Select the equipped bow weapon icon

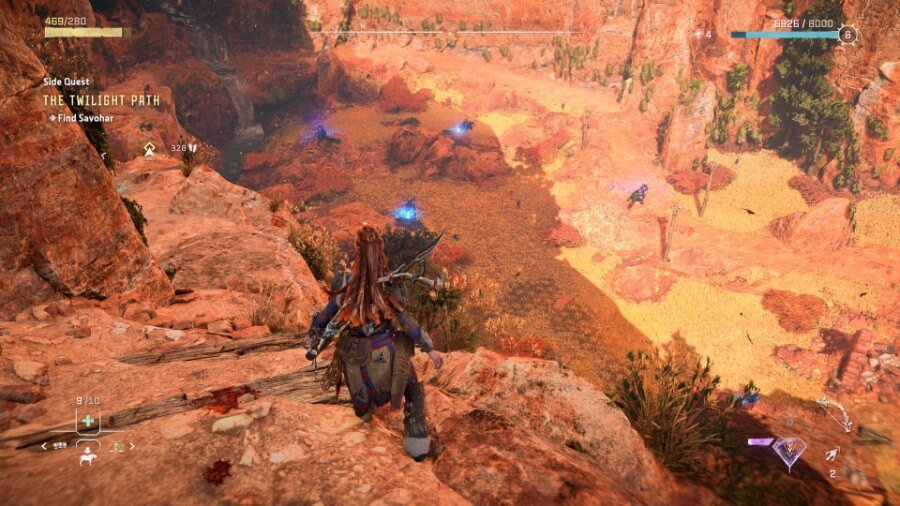coord(833,412)
